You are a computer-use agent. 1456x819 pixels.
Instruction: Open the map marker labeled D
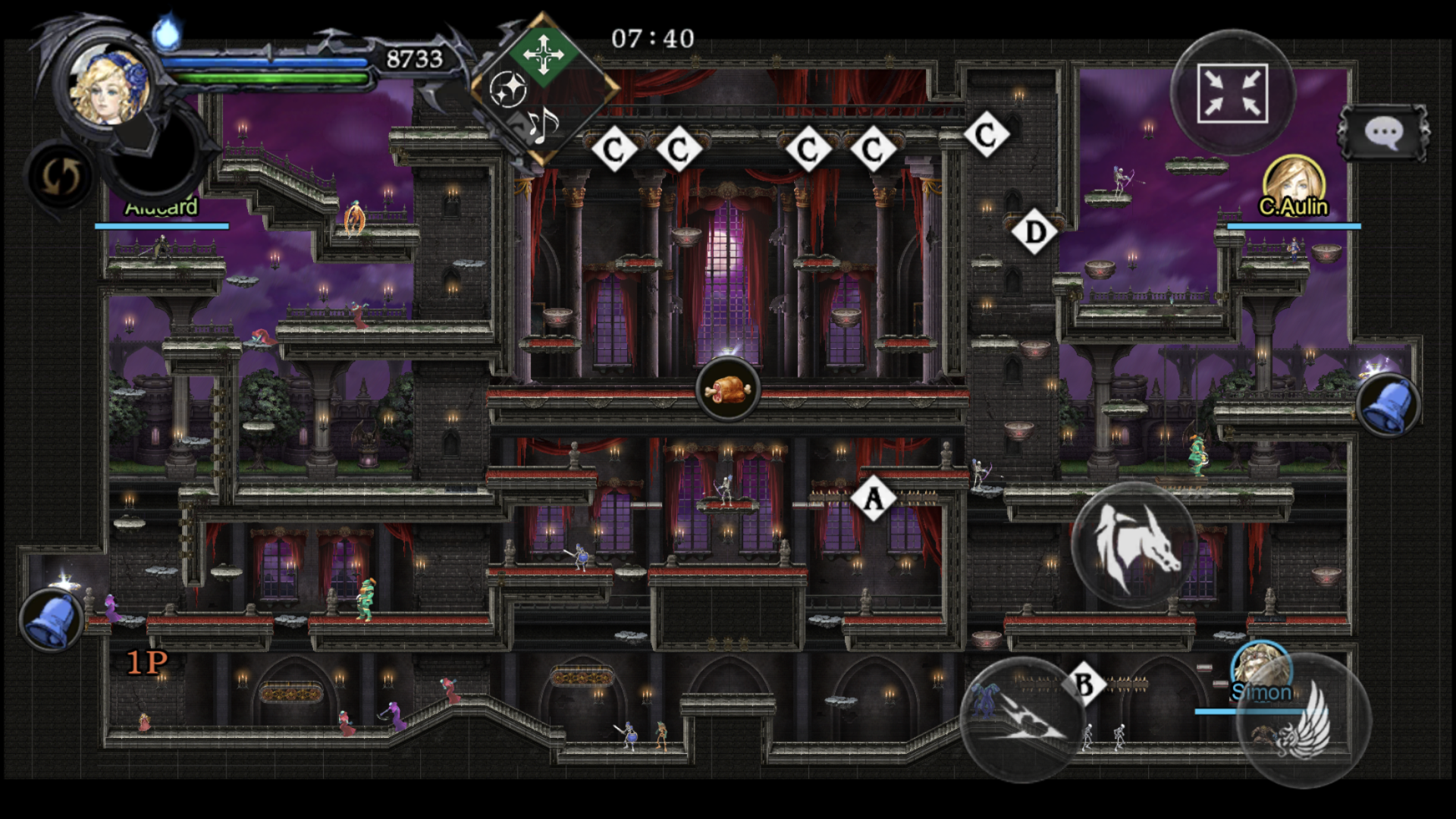tap(1033, 230)
